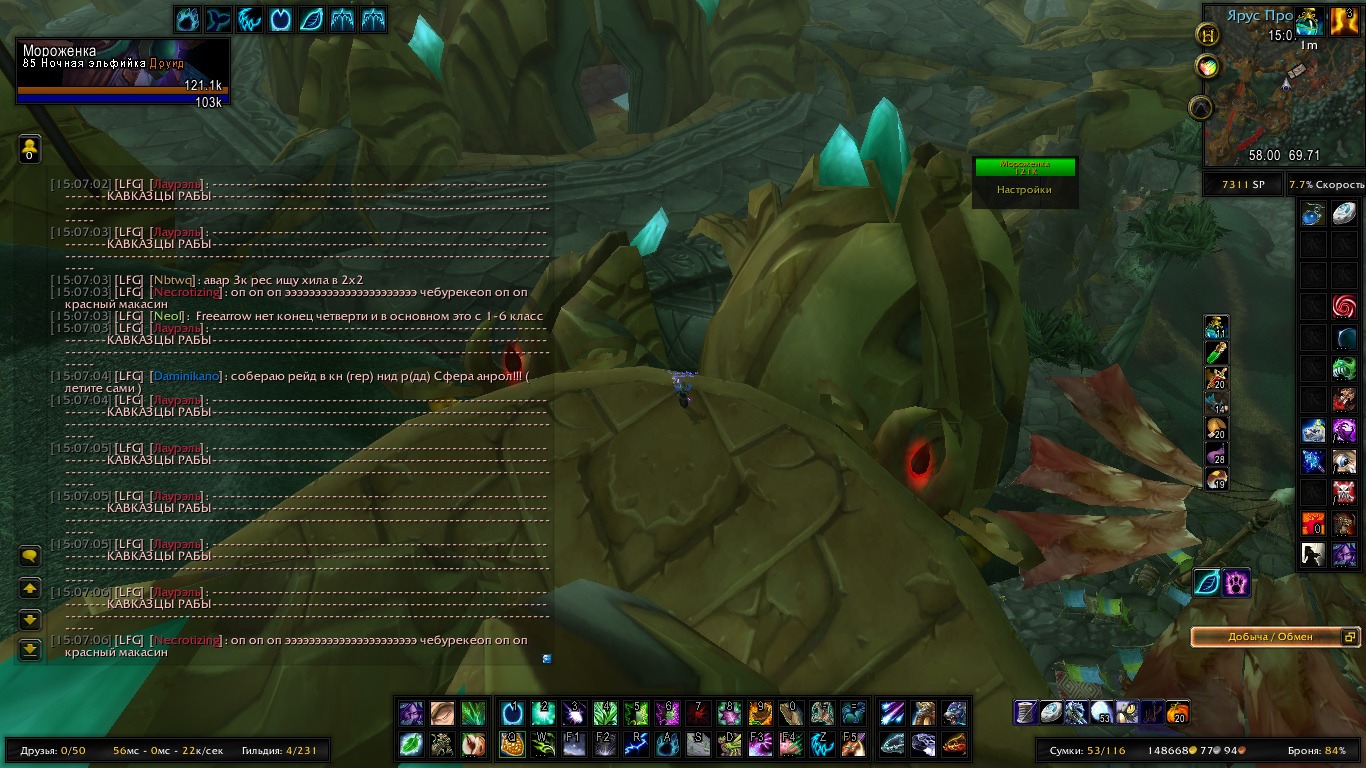This screenshot has width=1366, height=768.
Task: Activate the blue ring spell on key 1
Action: tap(512, 713)
